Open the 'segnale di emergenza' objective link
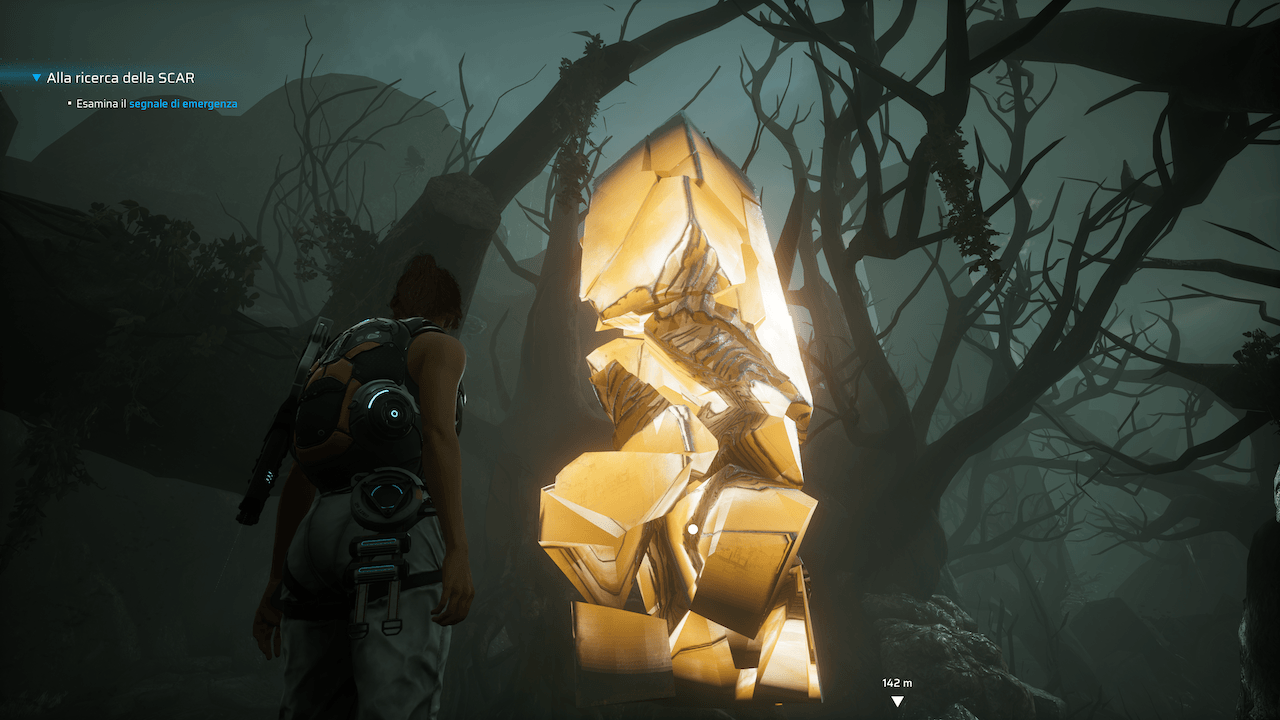This screenshot has height=720, width=1280. [182, 103]
